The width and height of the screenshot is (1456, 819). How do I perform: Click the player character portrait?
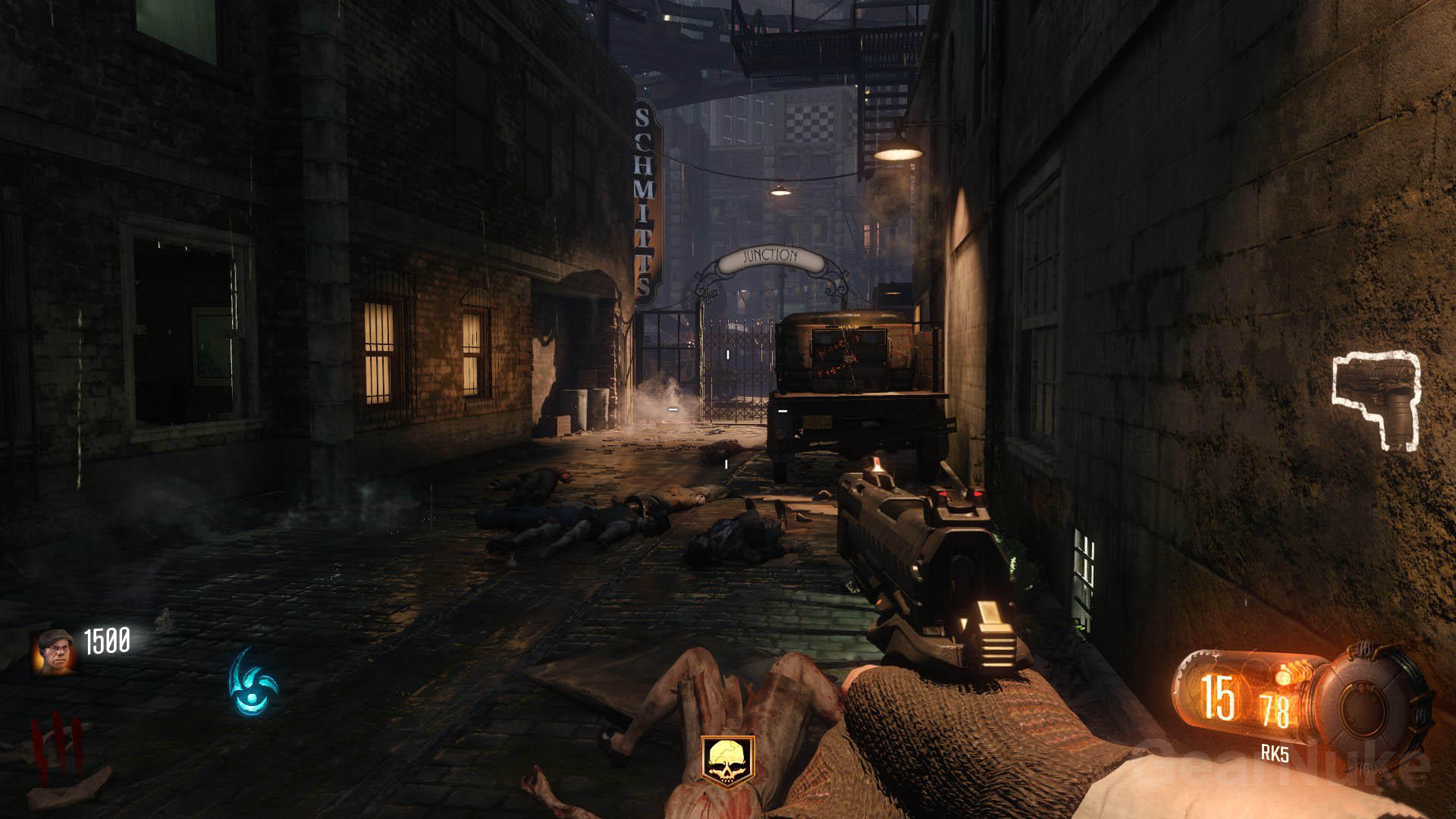pos(55,651)
